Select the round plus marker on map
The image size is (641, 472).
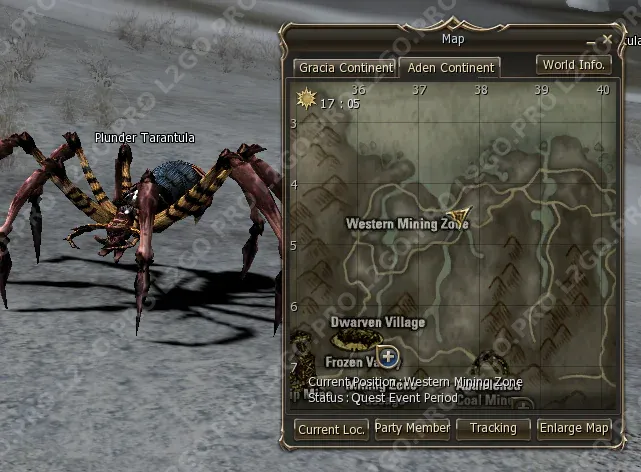[389, 356]
